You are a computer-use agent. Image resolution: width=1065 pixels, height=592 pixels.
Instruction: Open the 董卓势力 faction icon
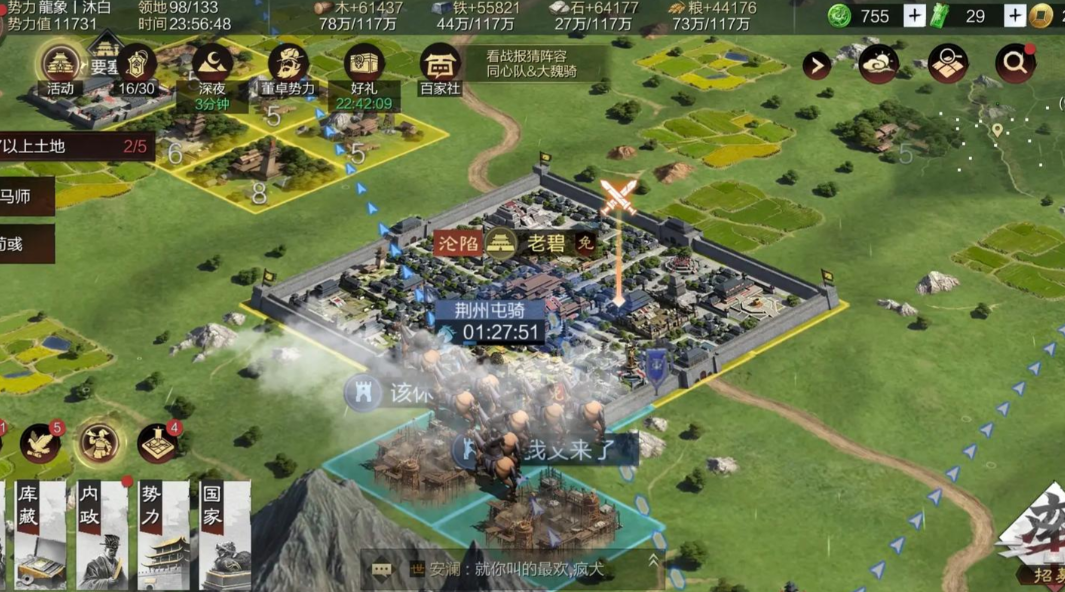coord(288,65)
